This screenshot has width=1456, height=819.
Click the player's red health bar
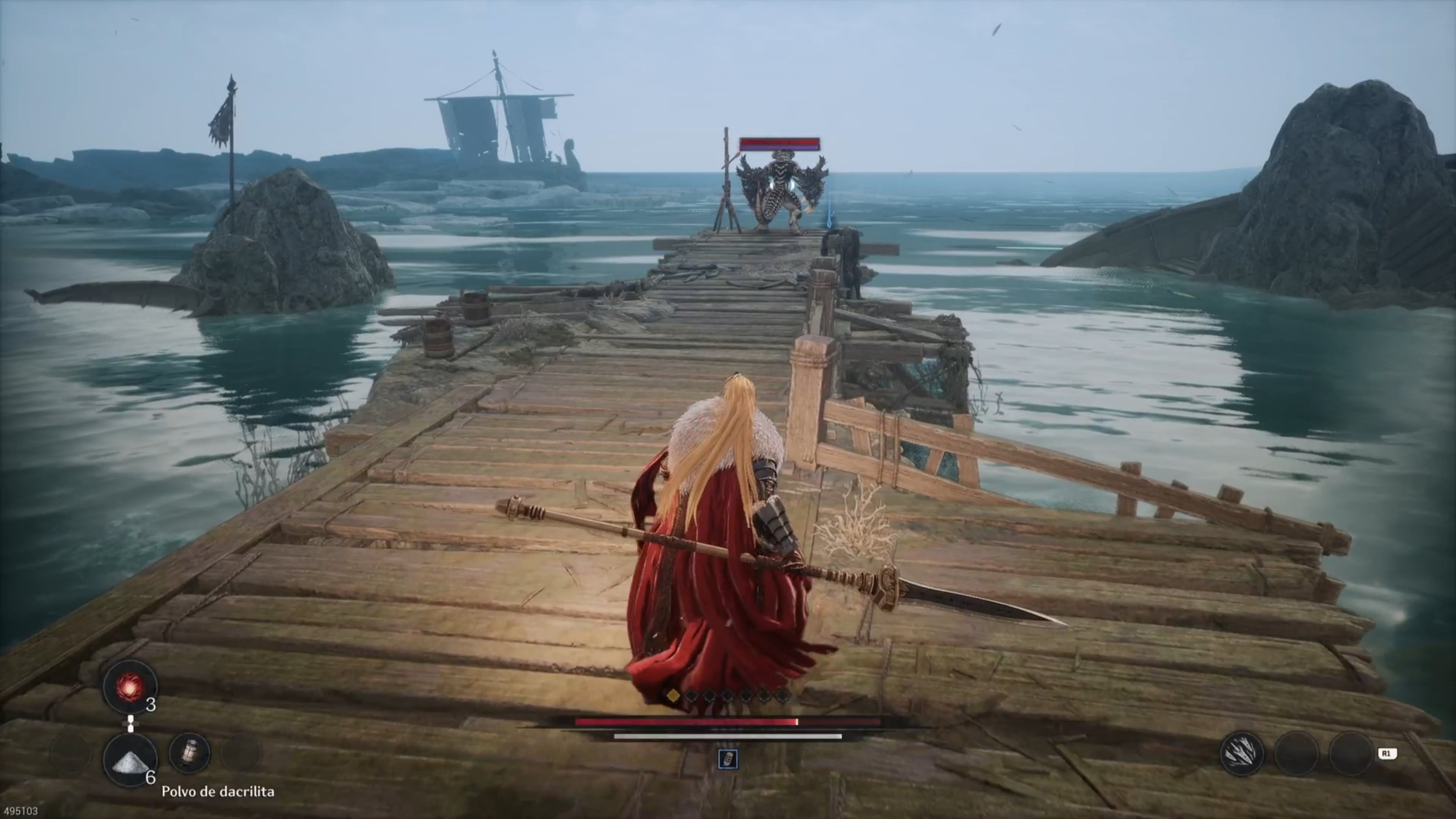pyautogui.click(x=687, y=721)
